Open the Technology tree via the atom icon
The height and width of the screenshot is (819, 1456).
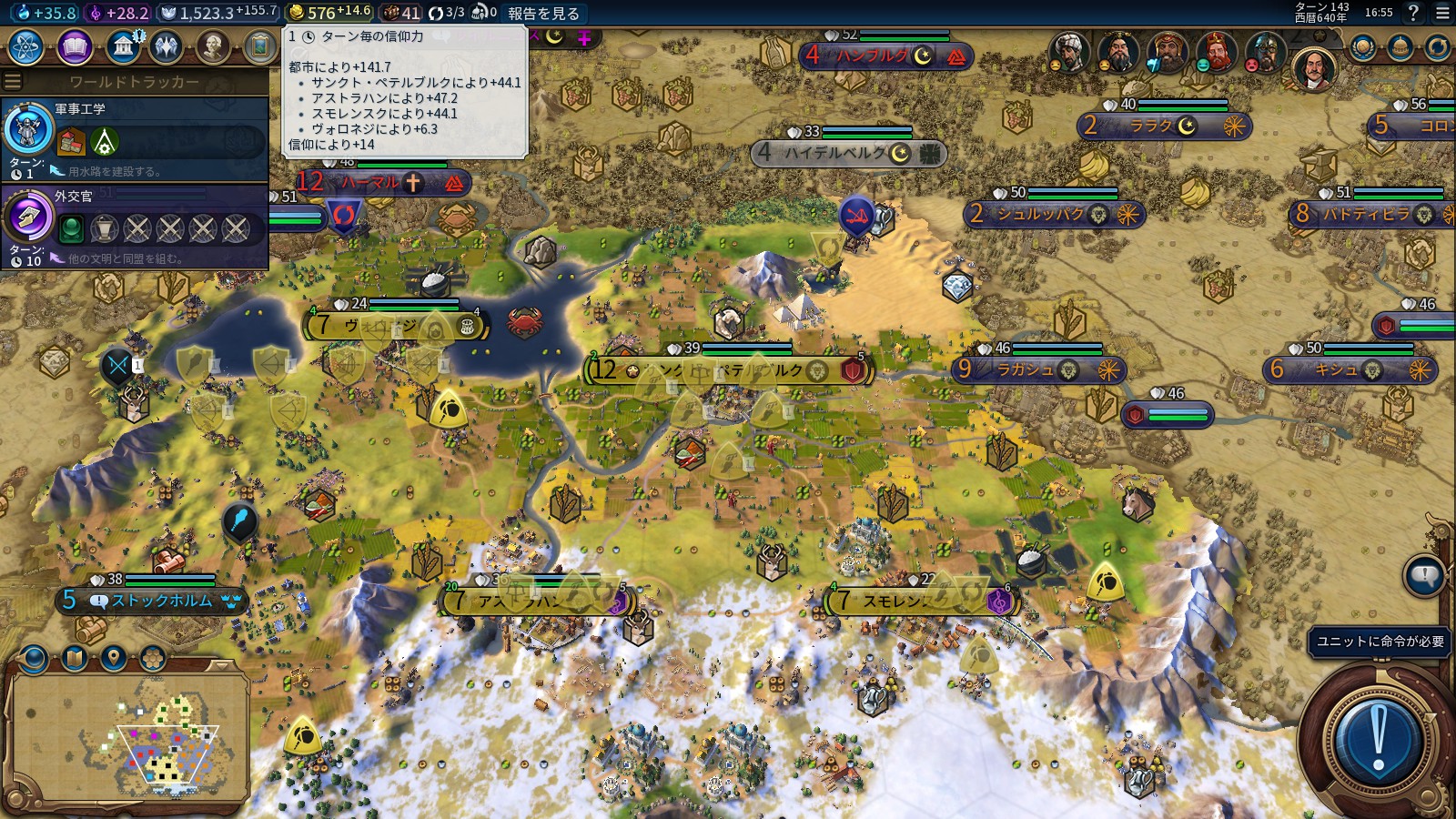pyautogui.click(x=24, y=45)
